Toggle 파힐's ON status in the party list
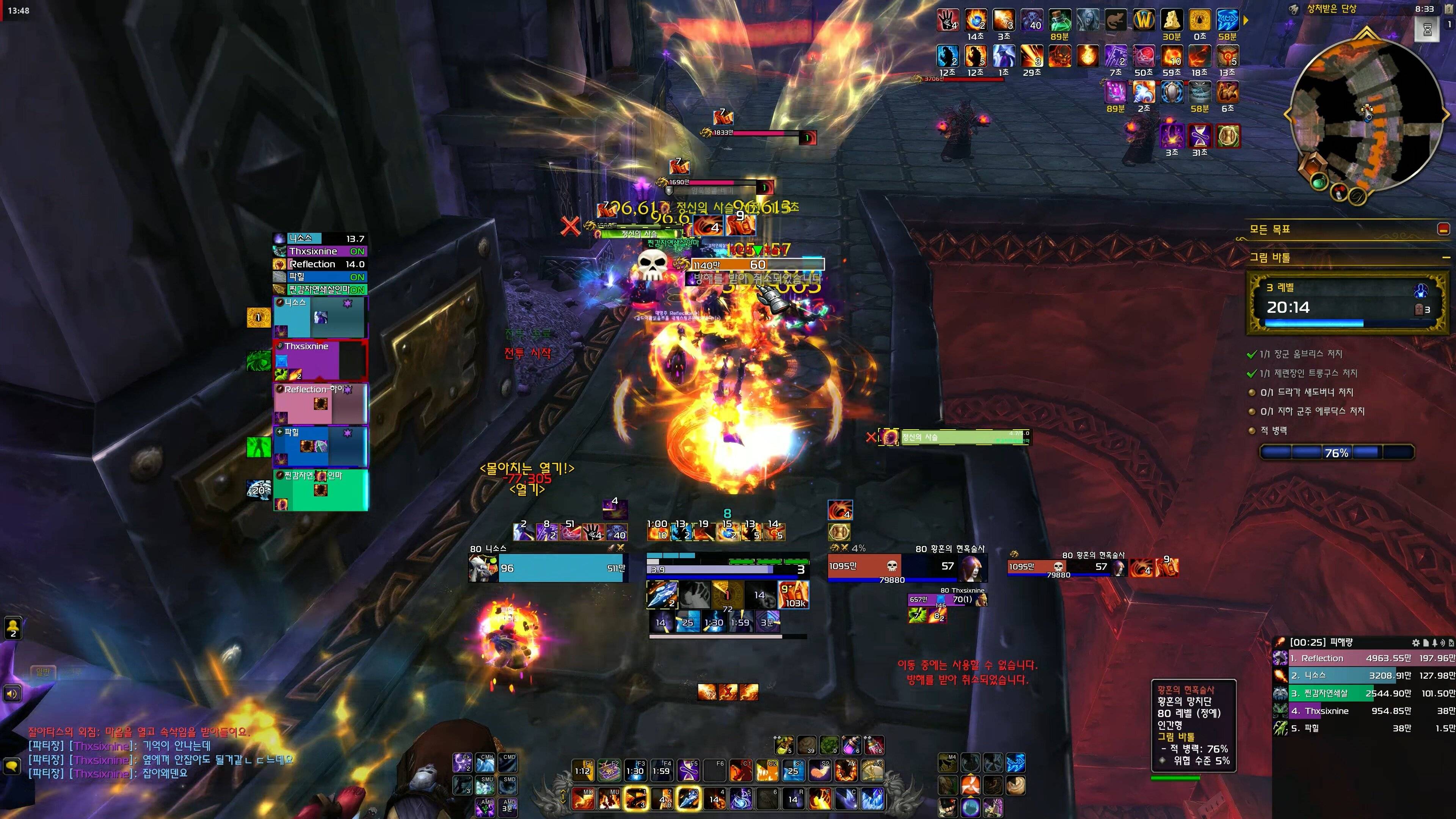 tap(357, 278)
